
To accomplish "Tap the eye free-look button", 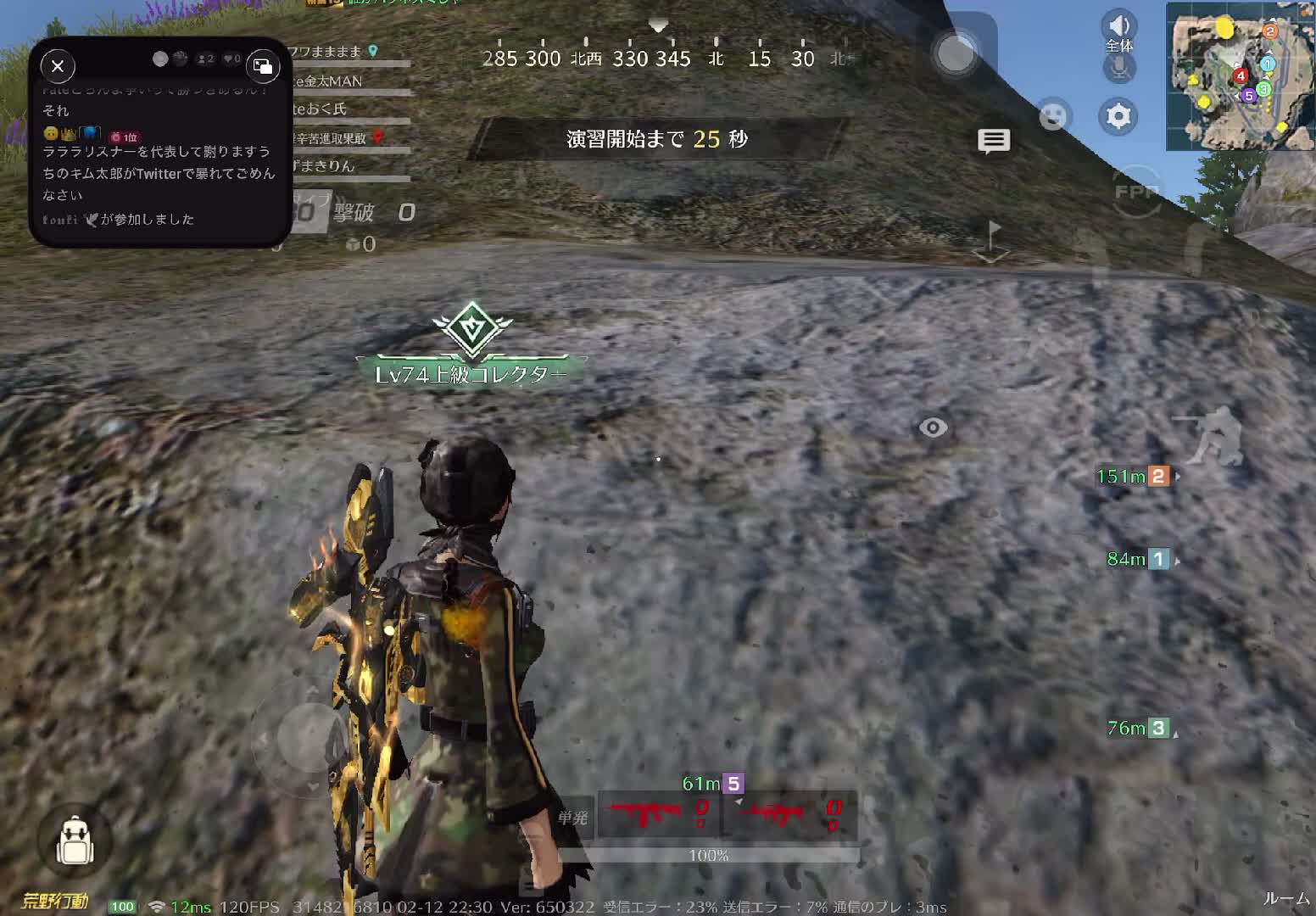I will coord(934,427).
